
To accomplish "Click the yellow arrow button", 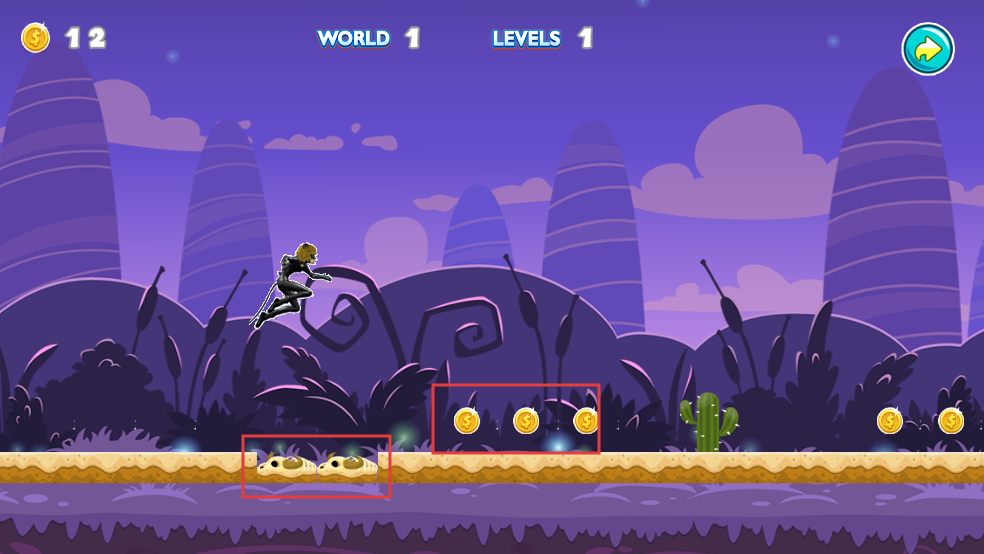I will point(928,49).
